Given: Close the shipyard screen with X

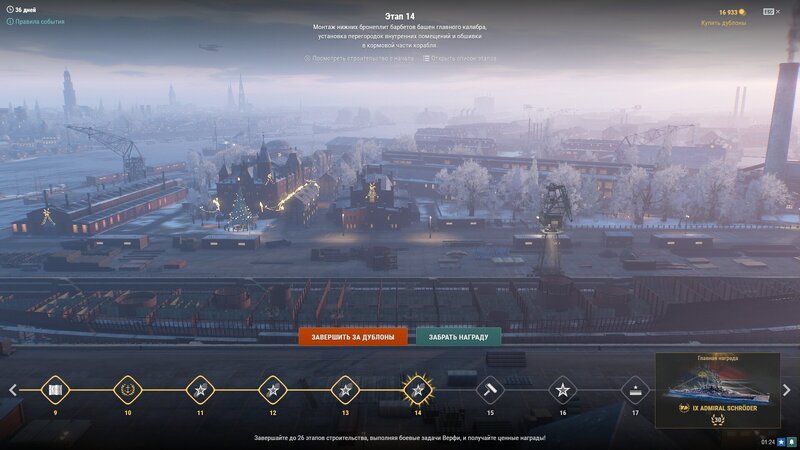Looking at the screenshot, I should click(778, 11).
